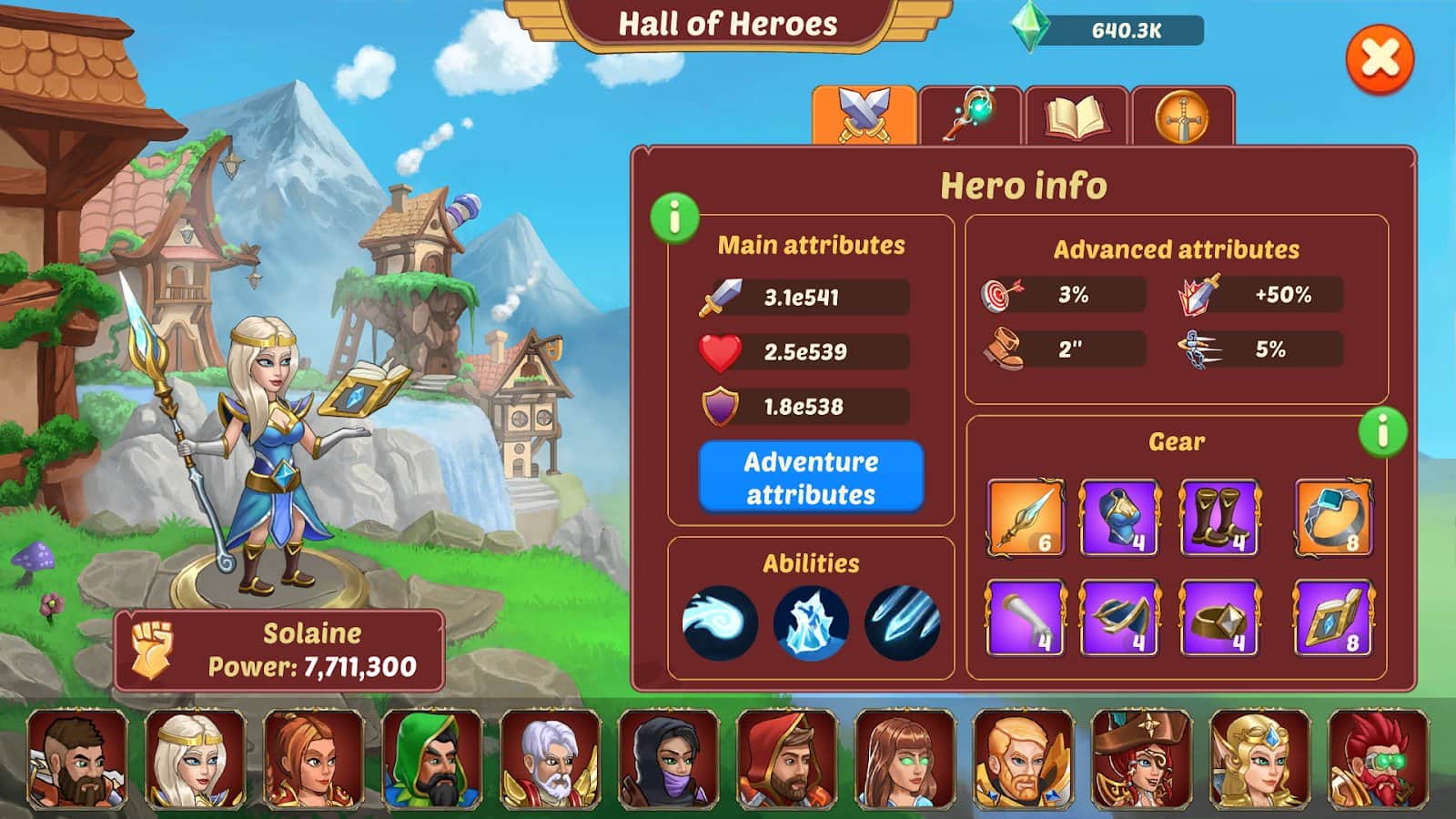Image resolution: width=1456 pixels, height=819 pixels.
Task: Select the sword medallion tab
Action: (x=1182, y=116)
